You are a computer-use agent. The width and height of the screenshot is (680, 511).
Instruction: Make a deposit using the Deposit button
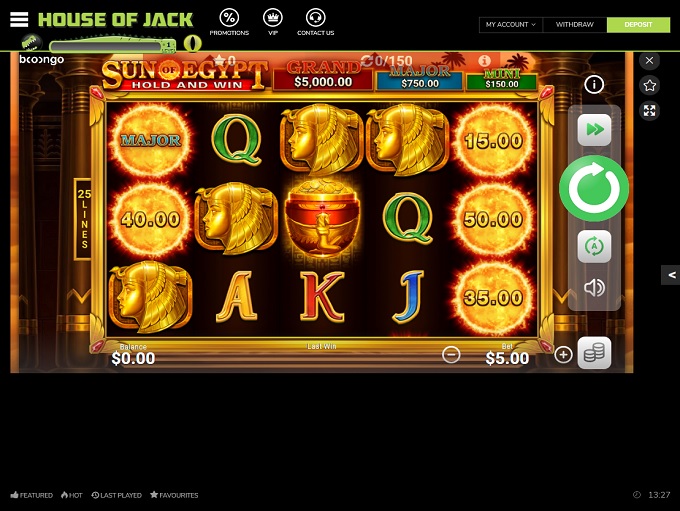point(638,24)
